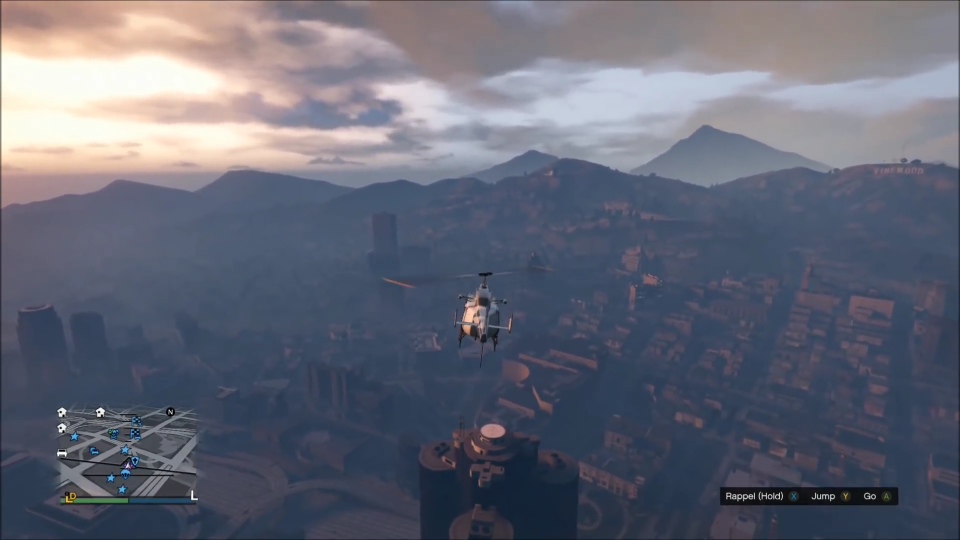The height and width of the screenshot is (540, 960).
Task: Click the player arrow on the minimap
Action: point(128,466)
